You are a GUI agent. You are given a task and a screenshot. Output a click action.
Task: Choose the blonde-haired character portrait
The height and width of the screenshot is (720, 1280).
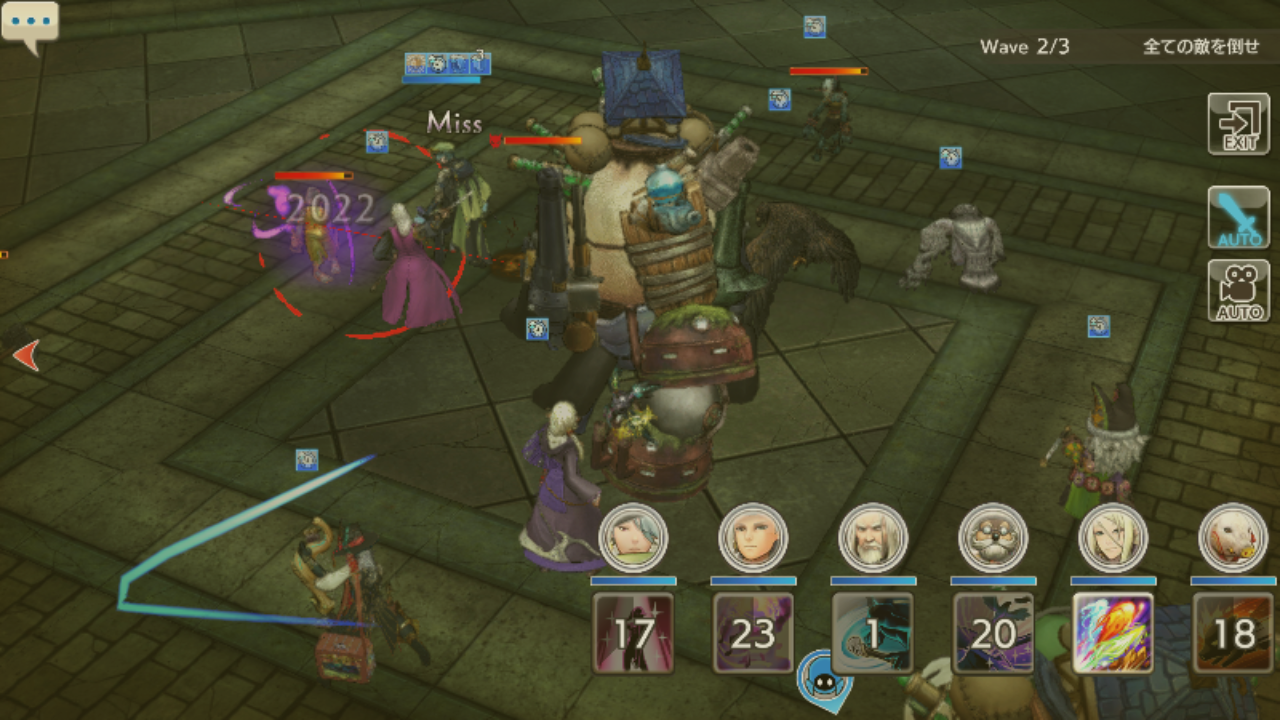[1113, 537]
